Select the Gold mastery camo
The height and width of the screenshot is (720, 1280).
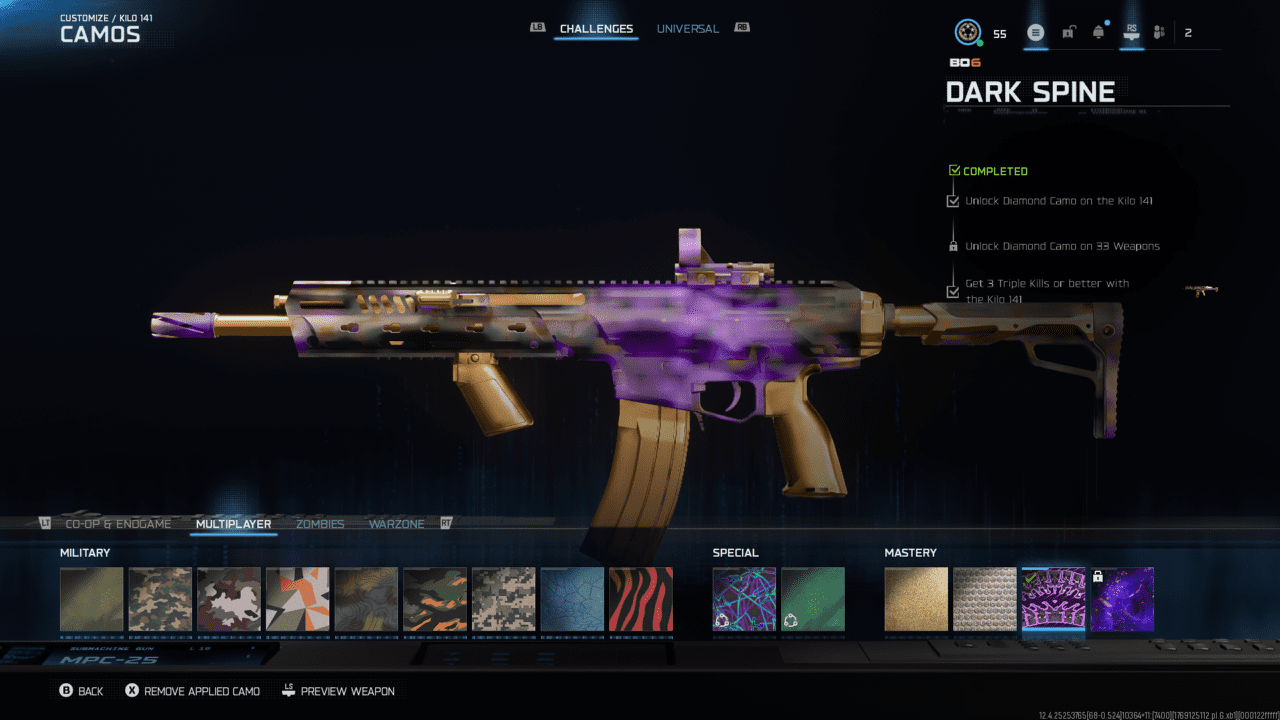[x=916, y=600]
